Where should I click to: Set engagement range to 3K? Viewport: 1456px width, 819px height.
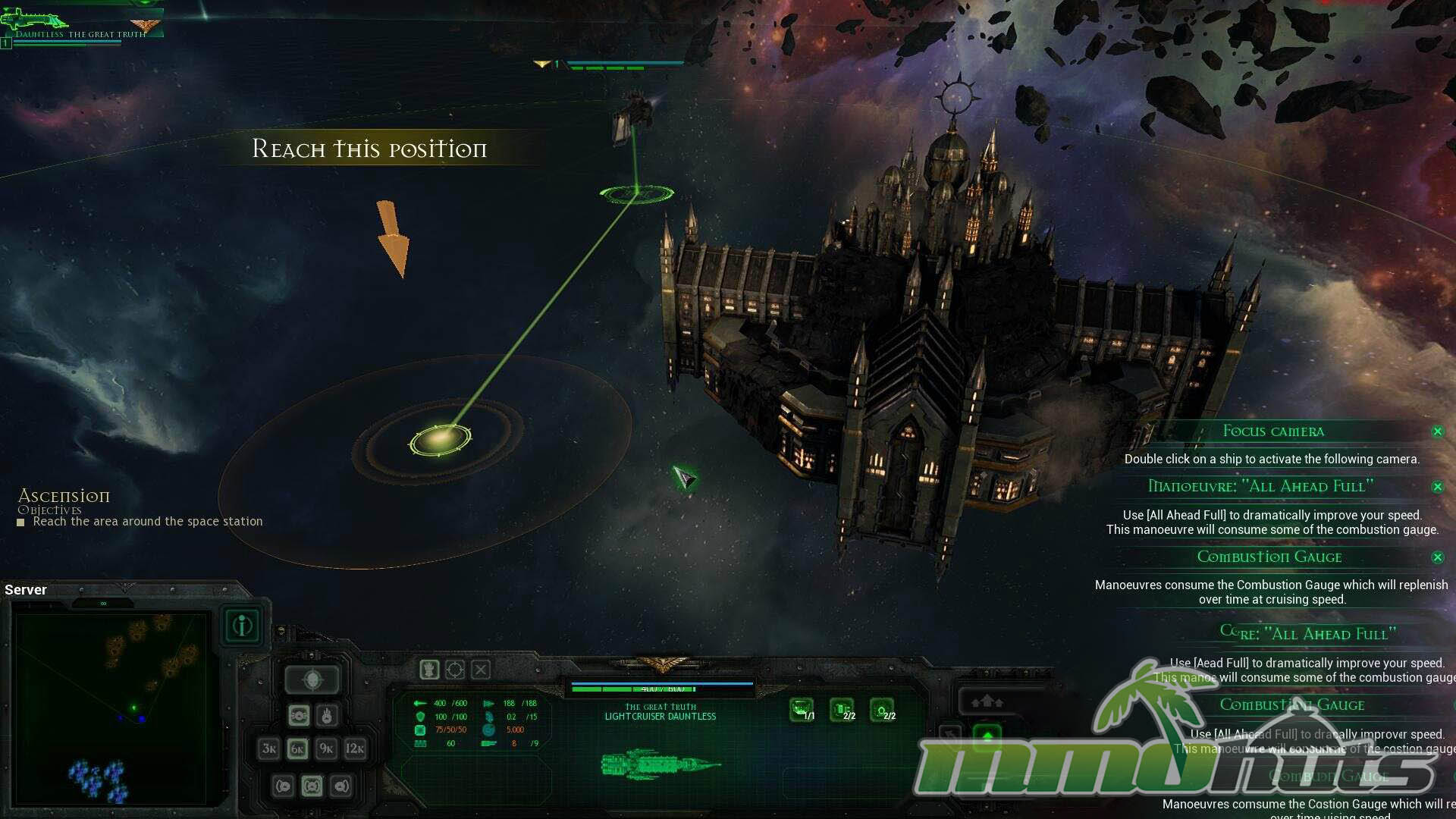[269, 748]
